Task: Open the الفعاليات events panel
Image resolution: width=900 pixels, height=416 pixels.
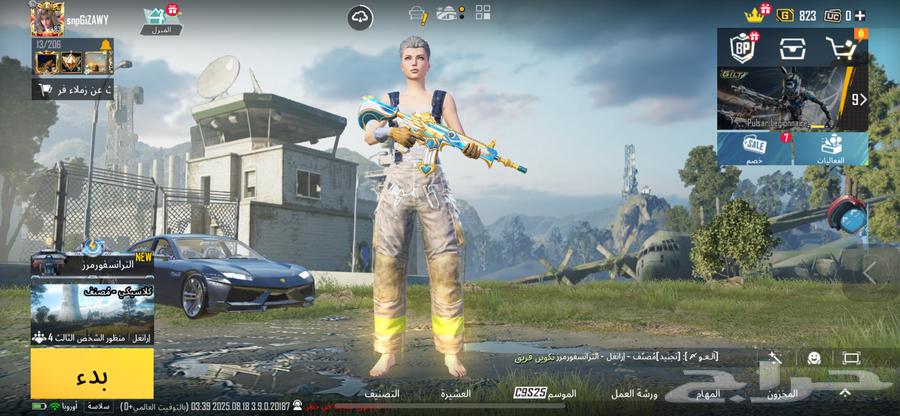Action: (x=831, y=148)
